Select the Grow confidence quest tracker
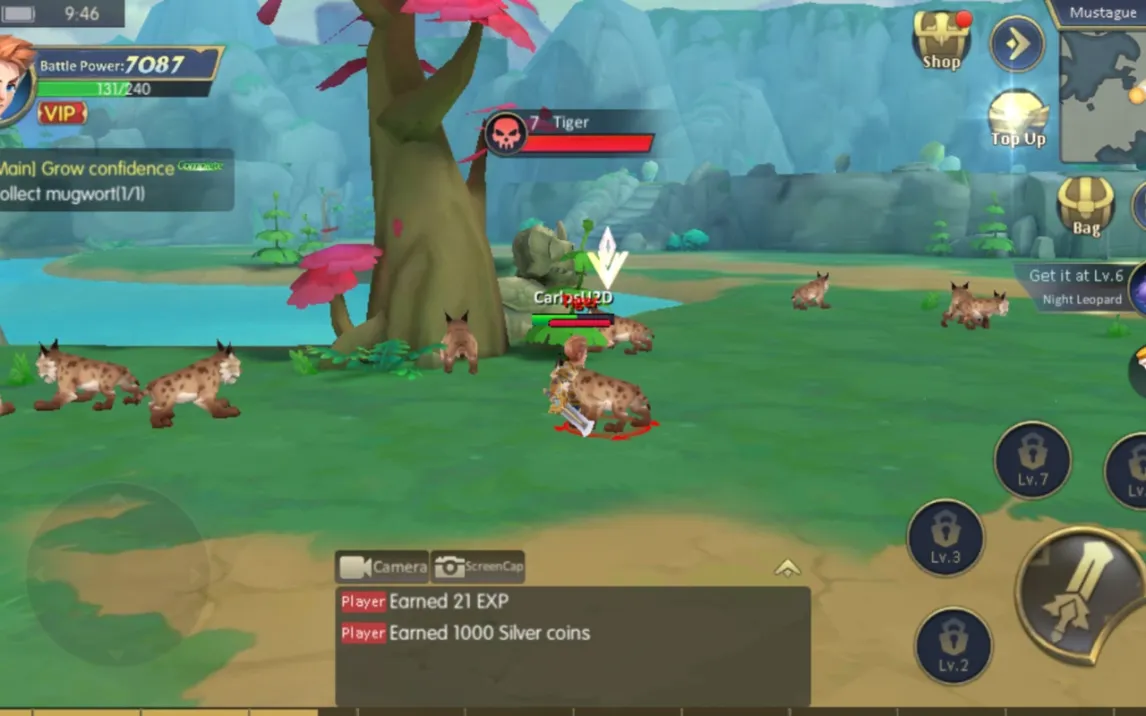This screenshot has width=1146, height=716. pyautogui.click(x=115, y=180)
